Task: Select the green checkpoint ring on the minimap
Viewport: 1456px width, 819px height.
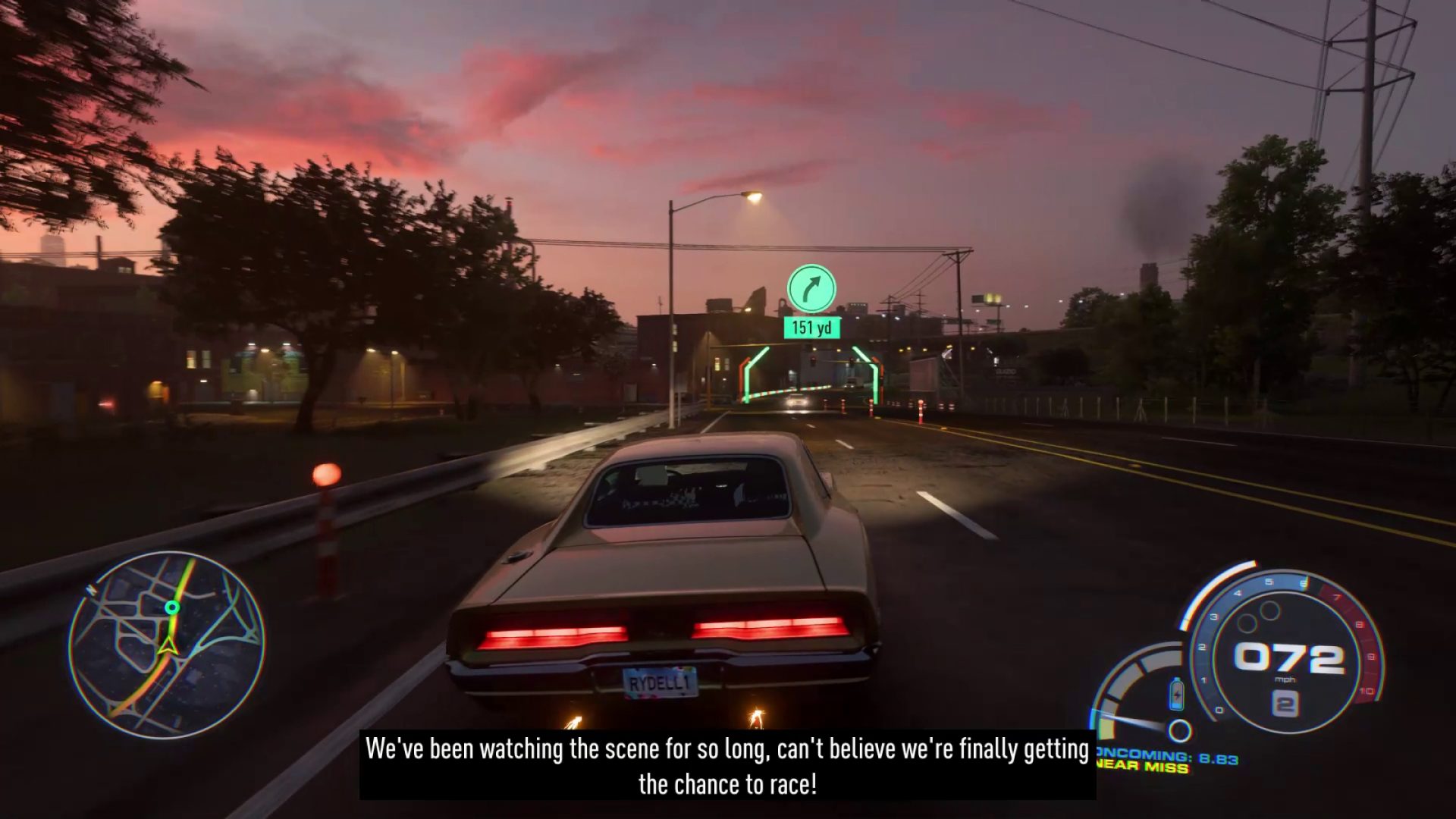Action: click(x=171, y=607)
